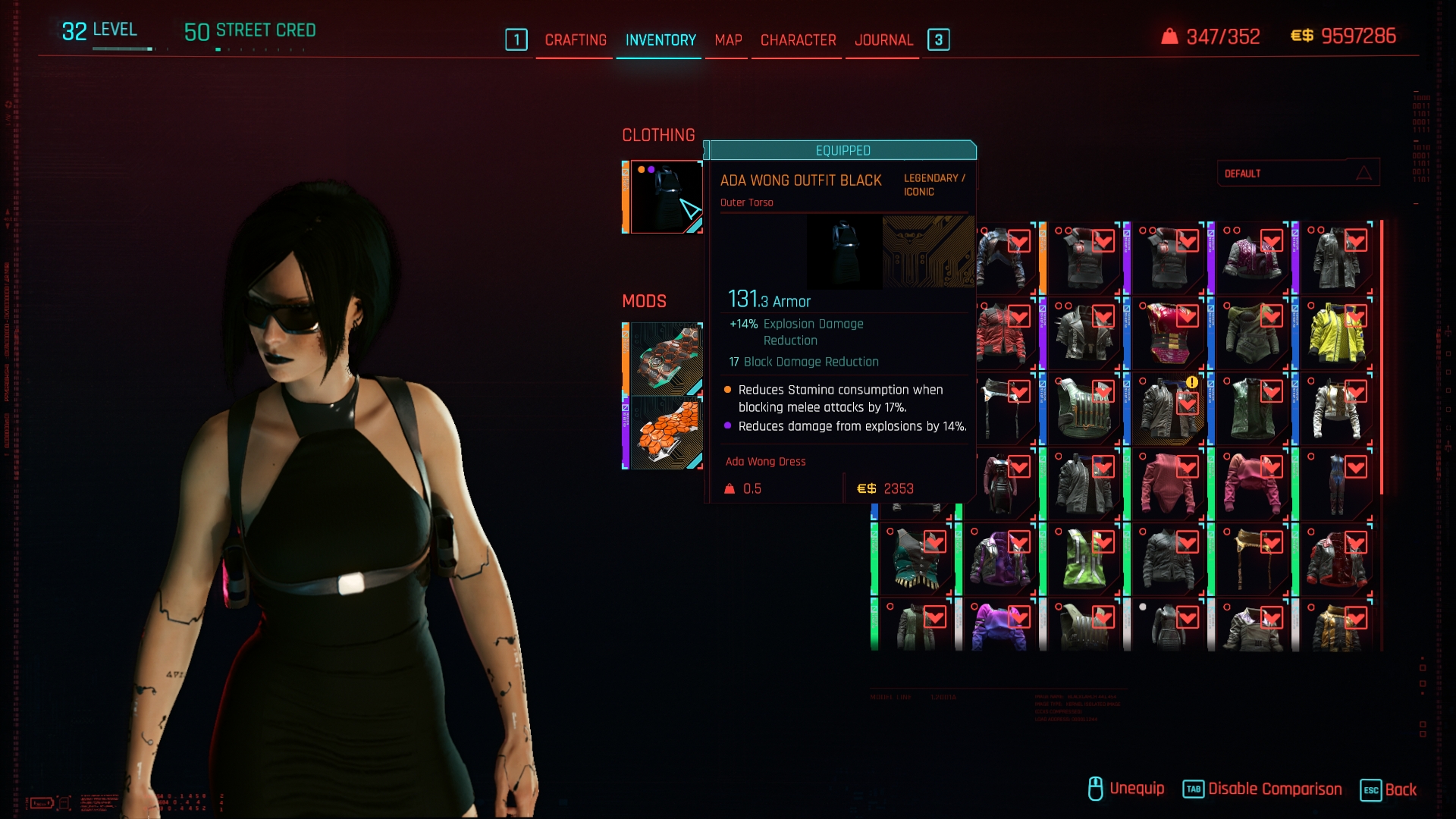This screenshot has width=1456, height=819.
Task: Select the neon green reflective vest
Action: [1084, 560]
